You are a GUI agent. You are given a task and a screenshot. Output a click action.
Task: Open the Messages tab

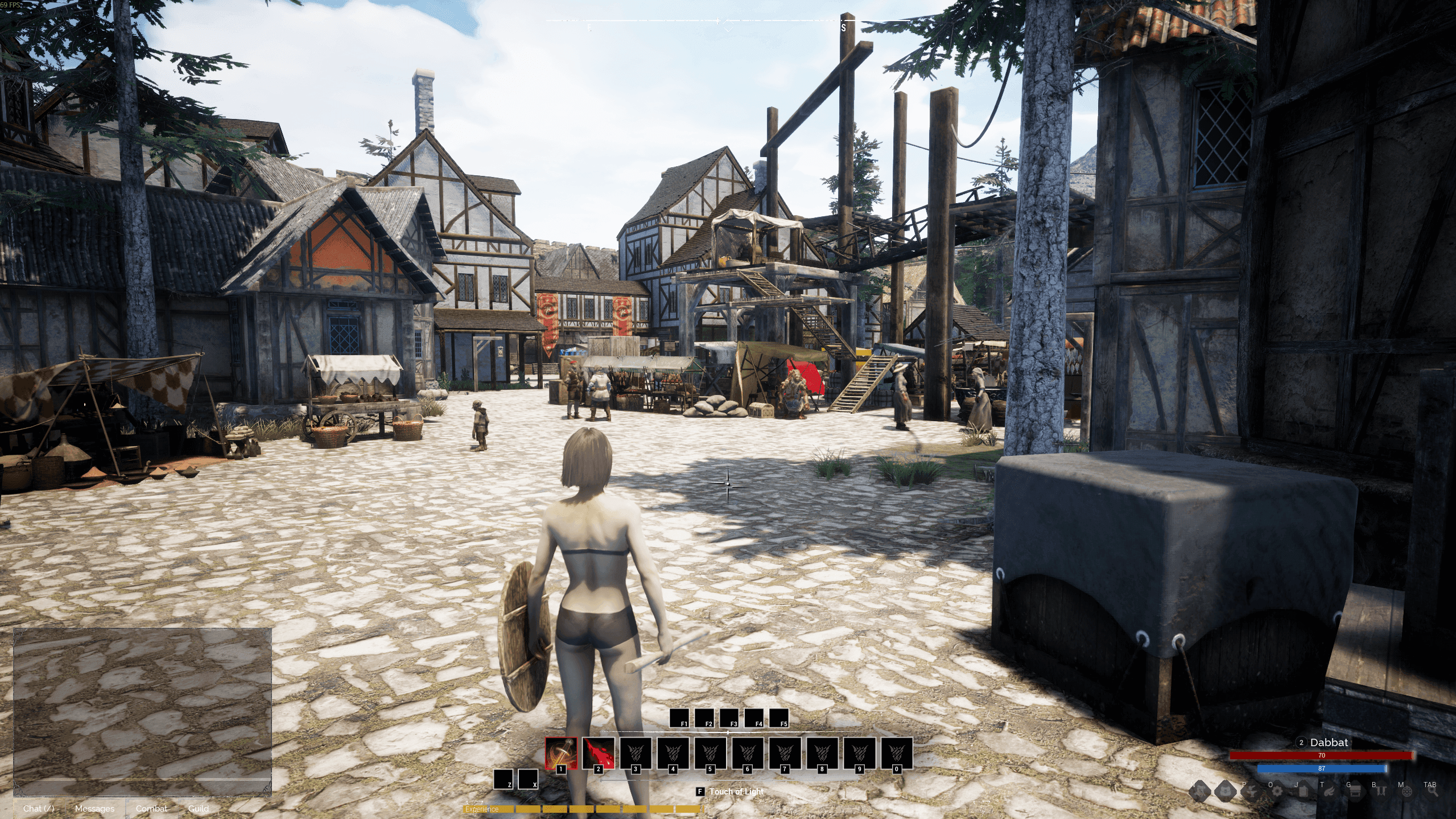coord(94,808)
